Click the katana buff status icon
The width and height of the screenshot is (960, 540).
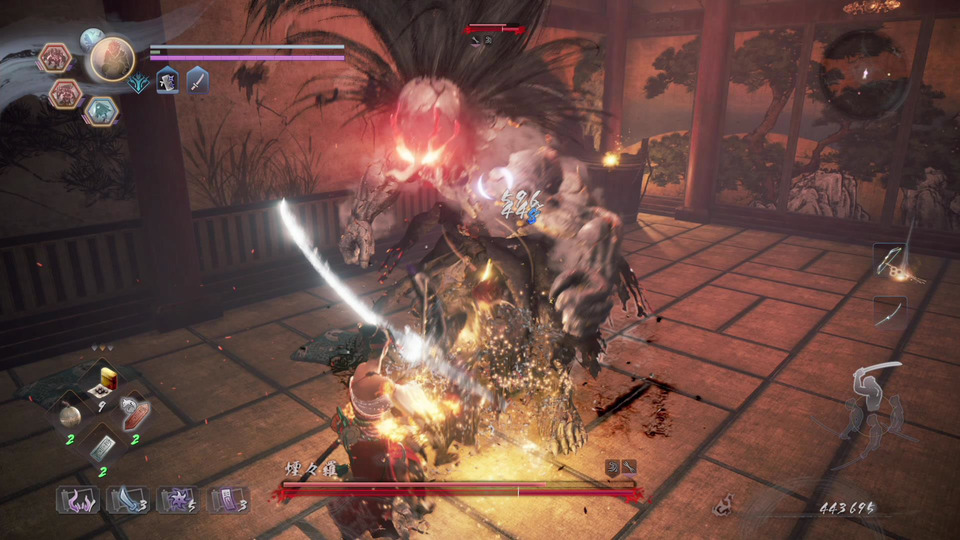pyautogui.click(x=197, y=81)
